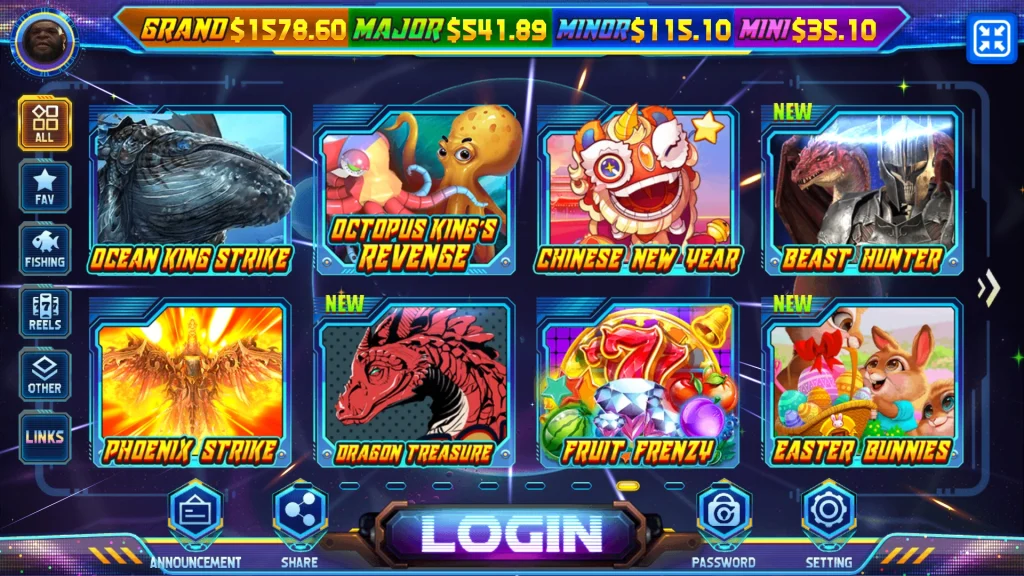Viewport: 1024px width, 576px height.
Task: Choose the Phoenix Strike game tile
Action: tap(190, 385)
